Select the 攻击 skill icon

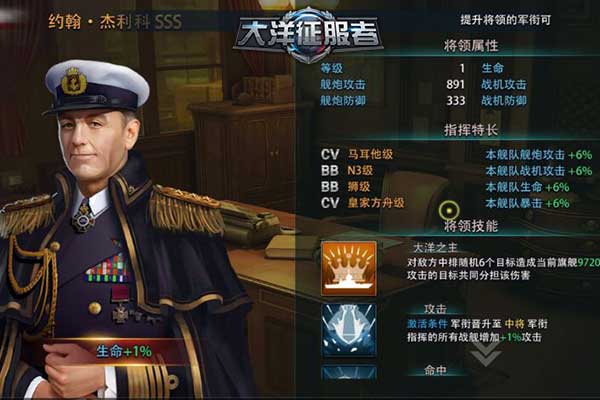click(x=349, y=329)
